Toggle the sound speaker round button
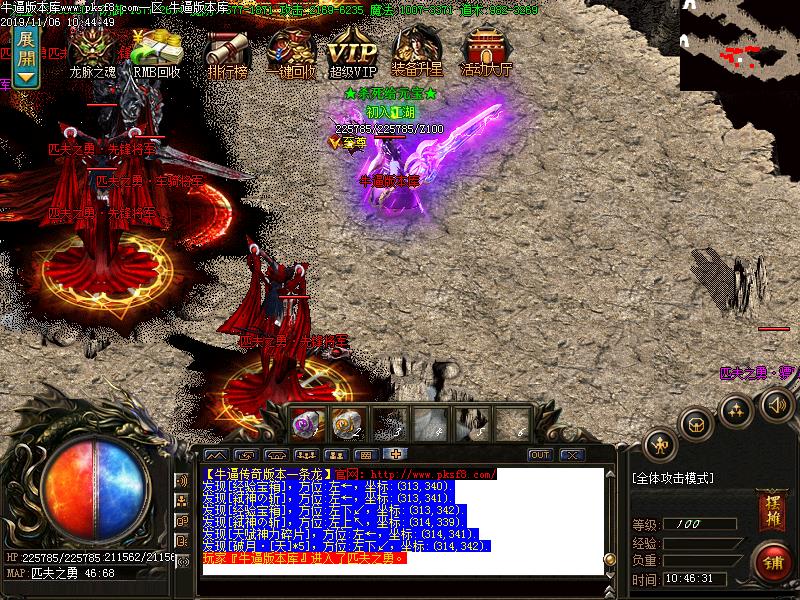Image resolution: width=800 pixels, height=600 pixels. pos(777,404)
